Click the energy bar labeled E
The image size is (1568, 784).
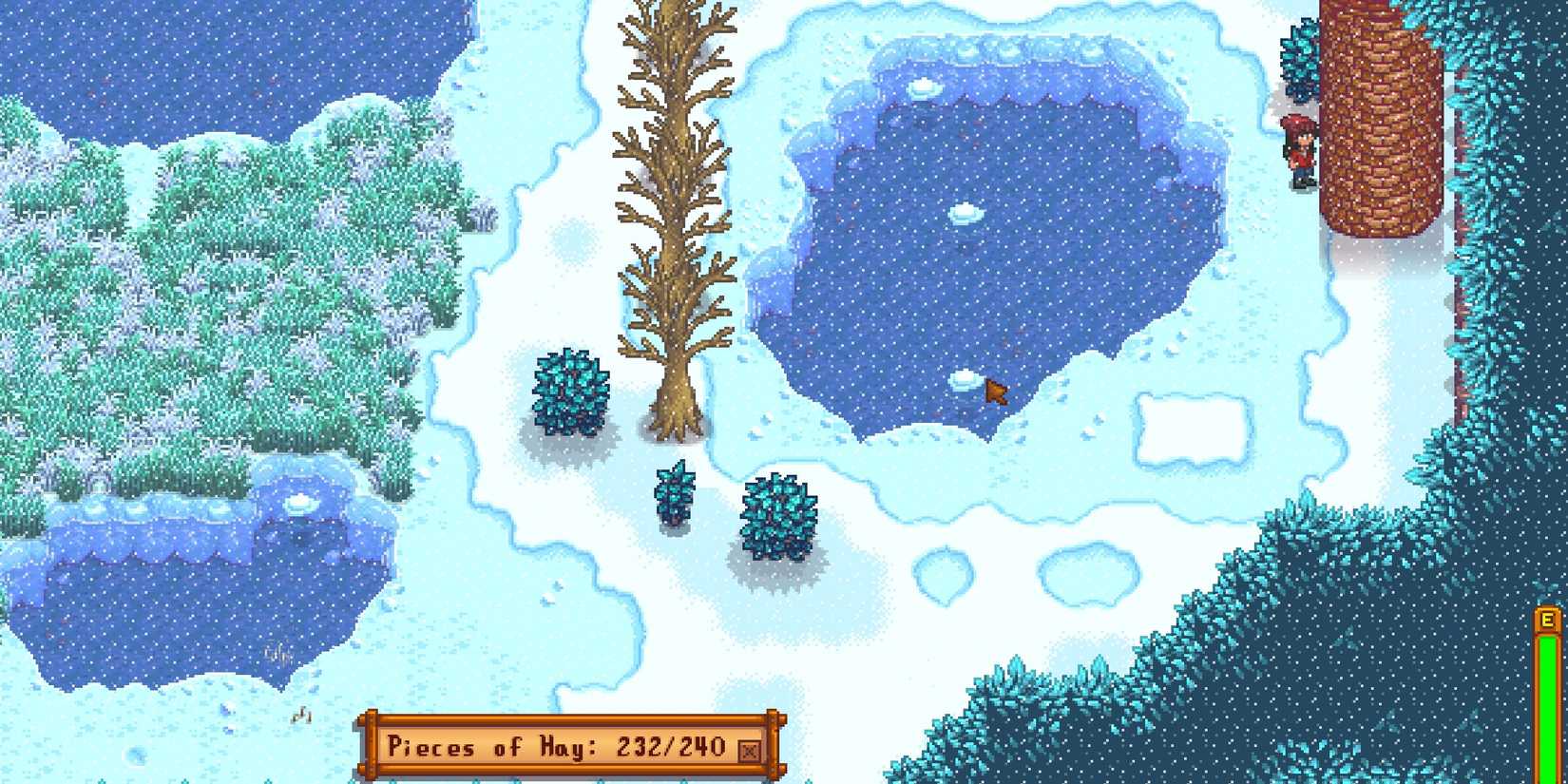(x=1549, y=665)
